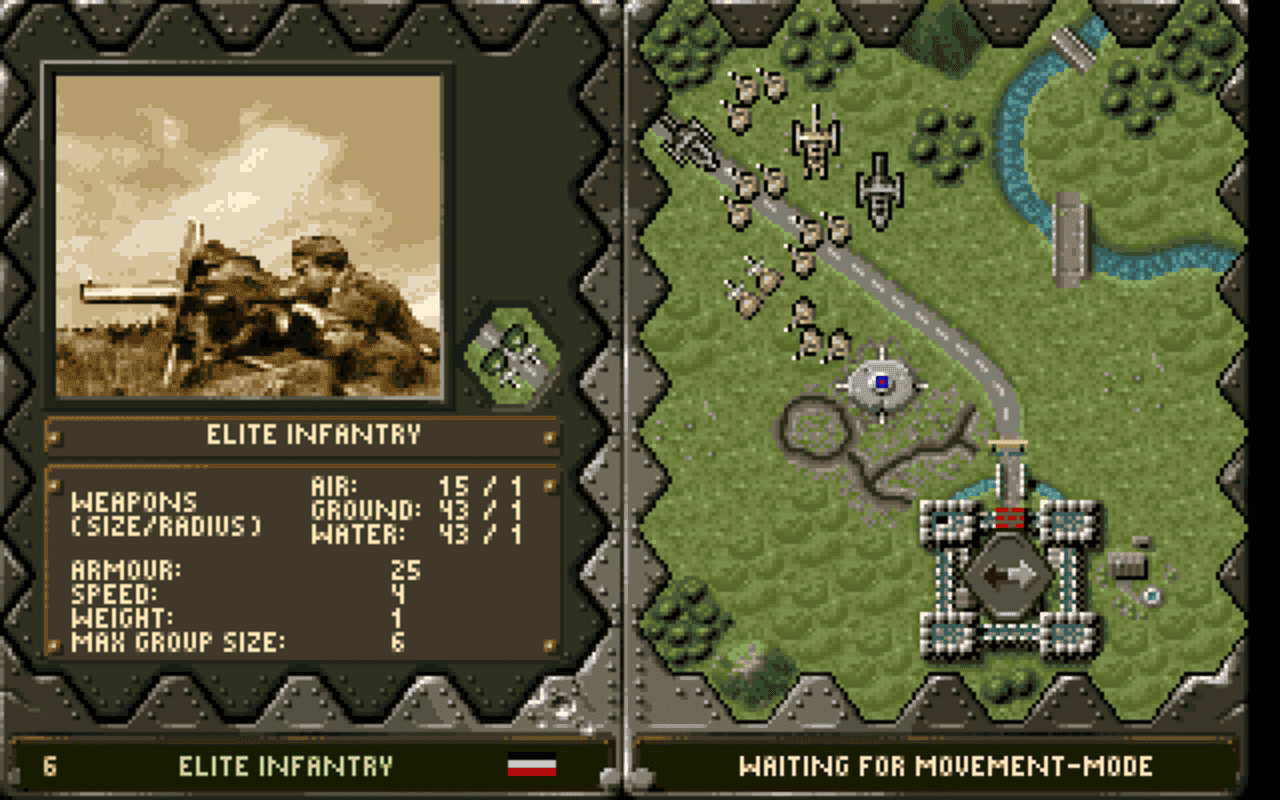Select the large gun at the map's left edge
The width and height of the screenshot is (1280, 800).
690,140
